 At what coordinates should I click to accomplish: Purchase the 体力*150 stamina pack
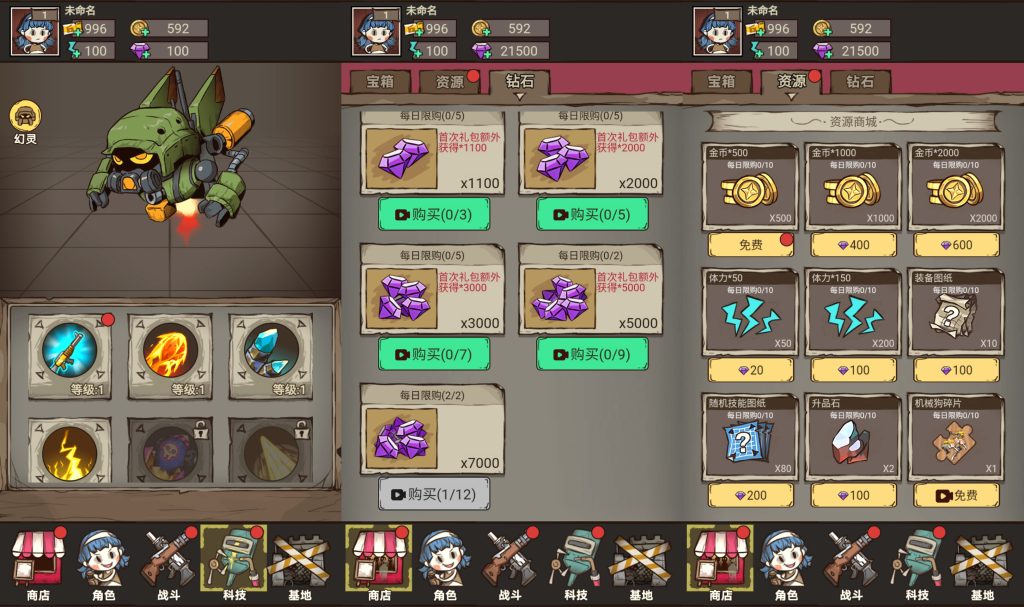[x=853, y=370]
